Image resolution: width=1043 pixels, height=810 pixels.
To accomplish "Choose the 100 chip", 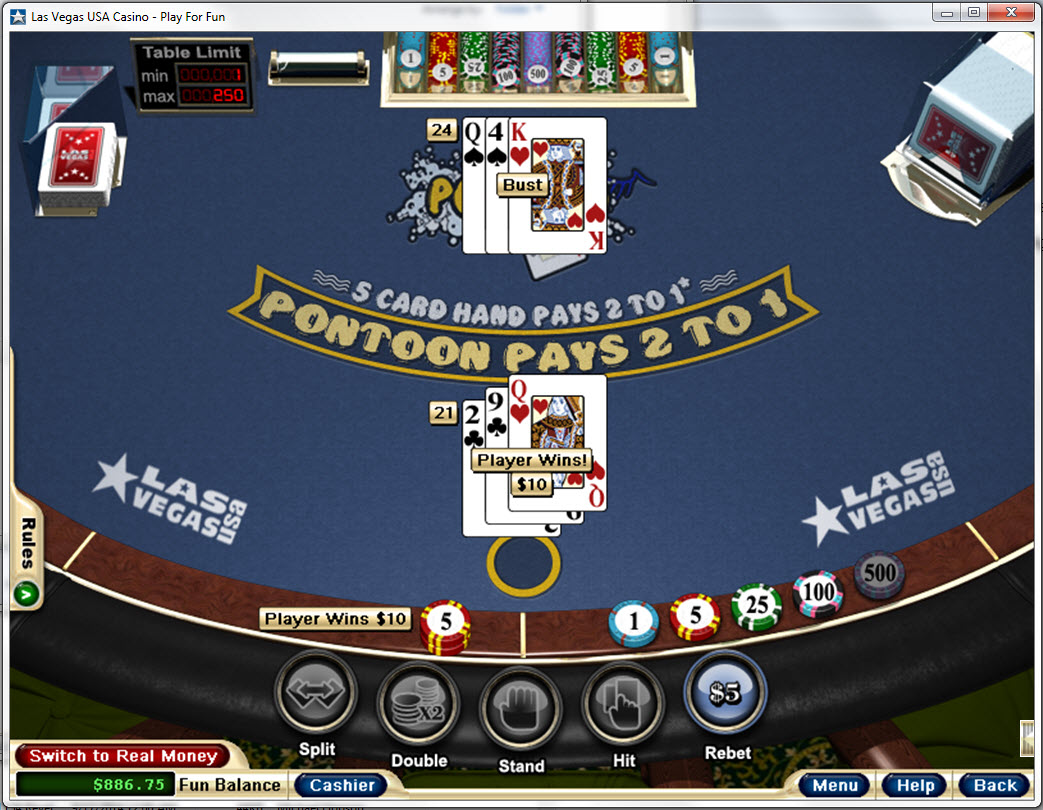I will coord(818,593).
